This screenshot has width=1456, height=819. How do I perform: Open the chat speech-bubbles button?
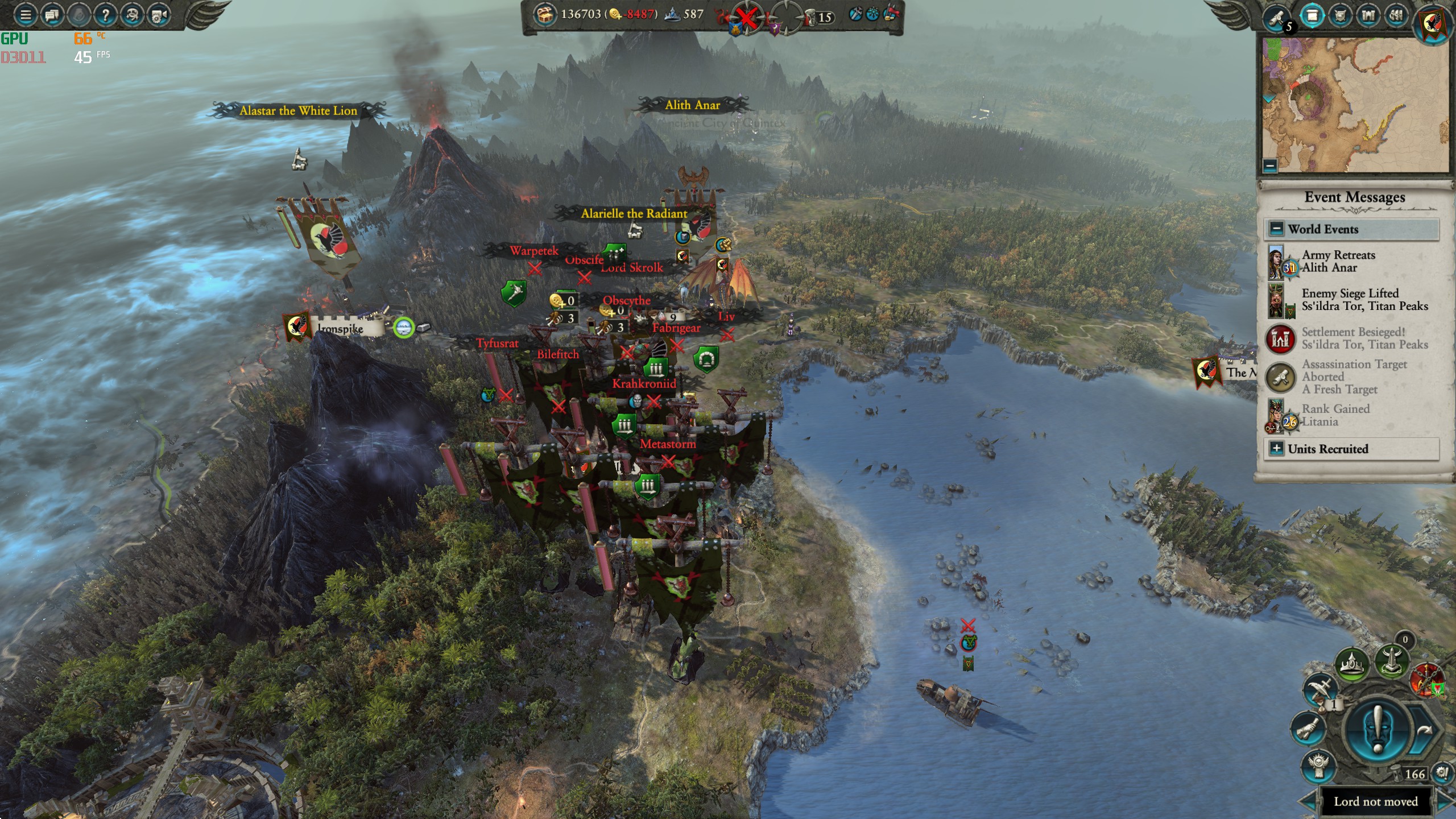tap(52, 15)
